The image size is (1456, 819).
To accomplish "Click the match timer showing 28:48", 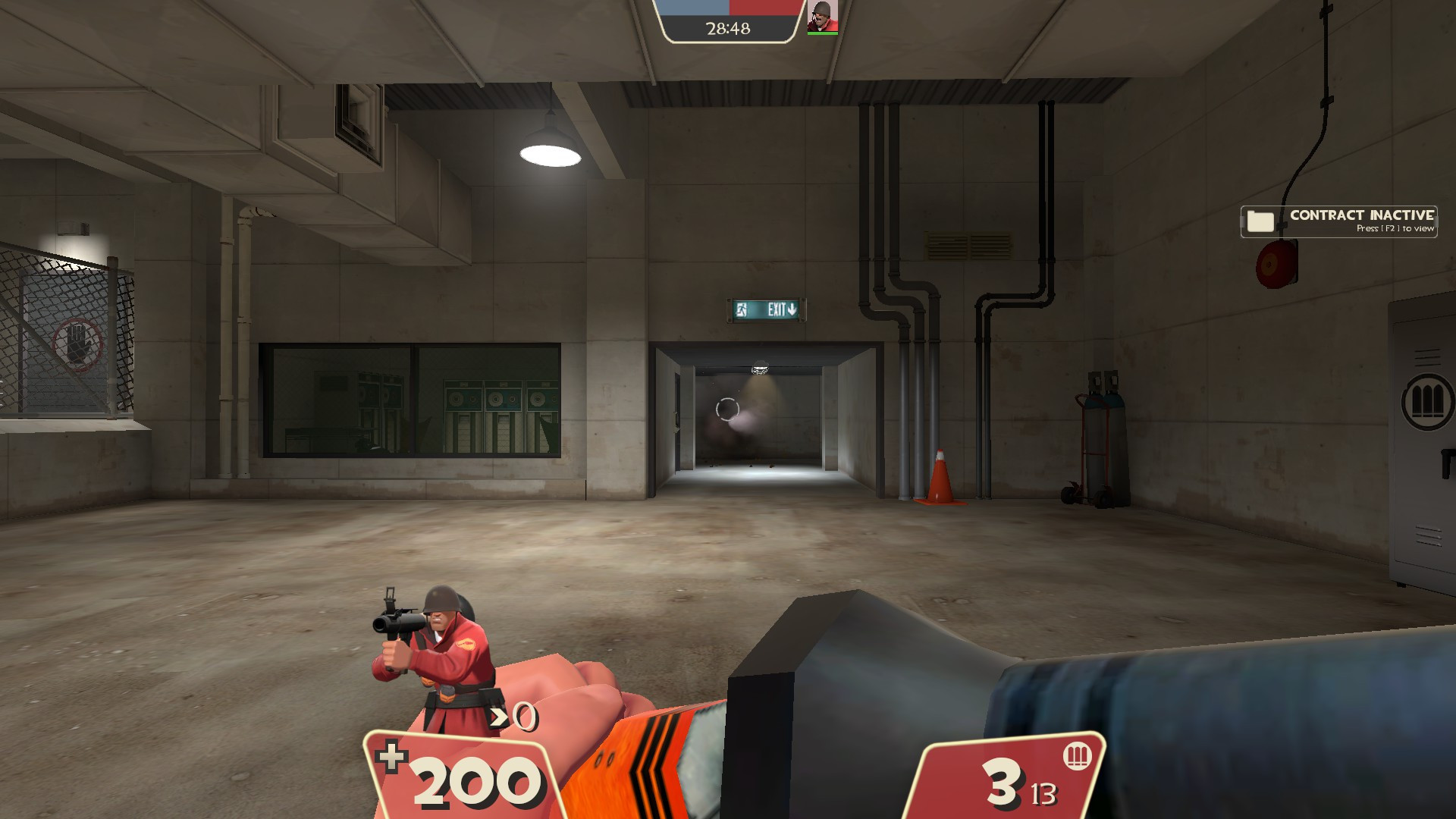I will [x=727, y=30].
